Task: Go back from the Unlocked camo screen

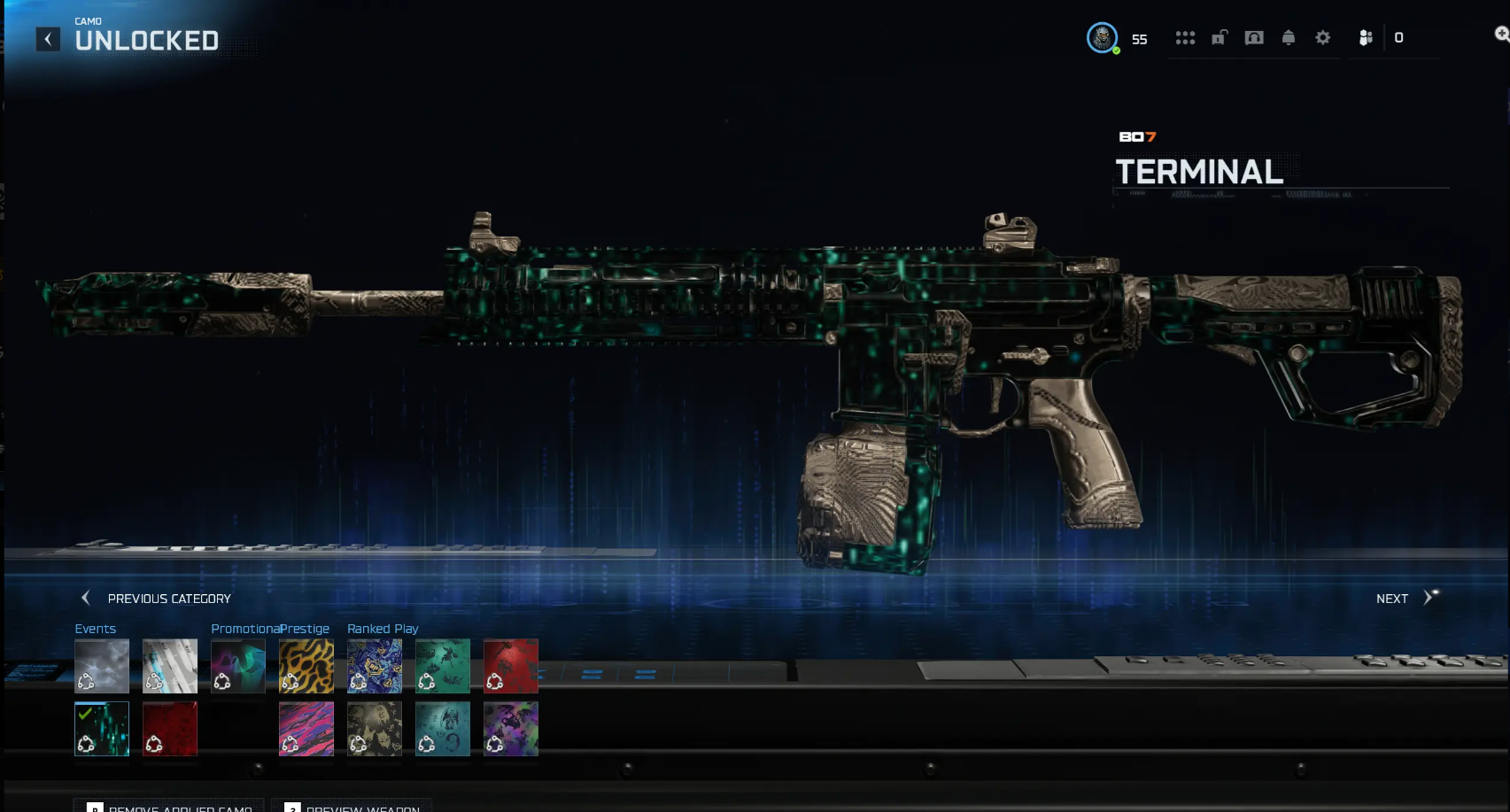Action: click(48, 39)
